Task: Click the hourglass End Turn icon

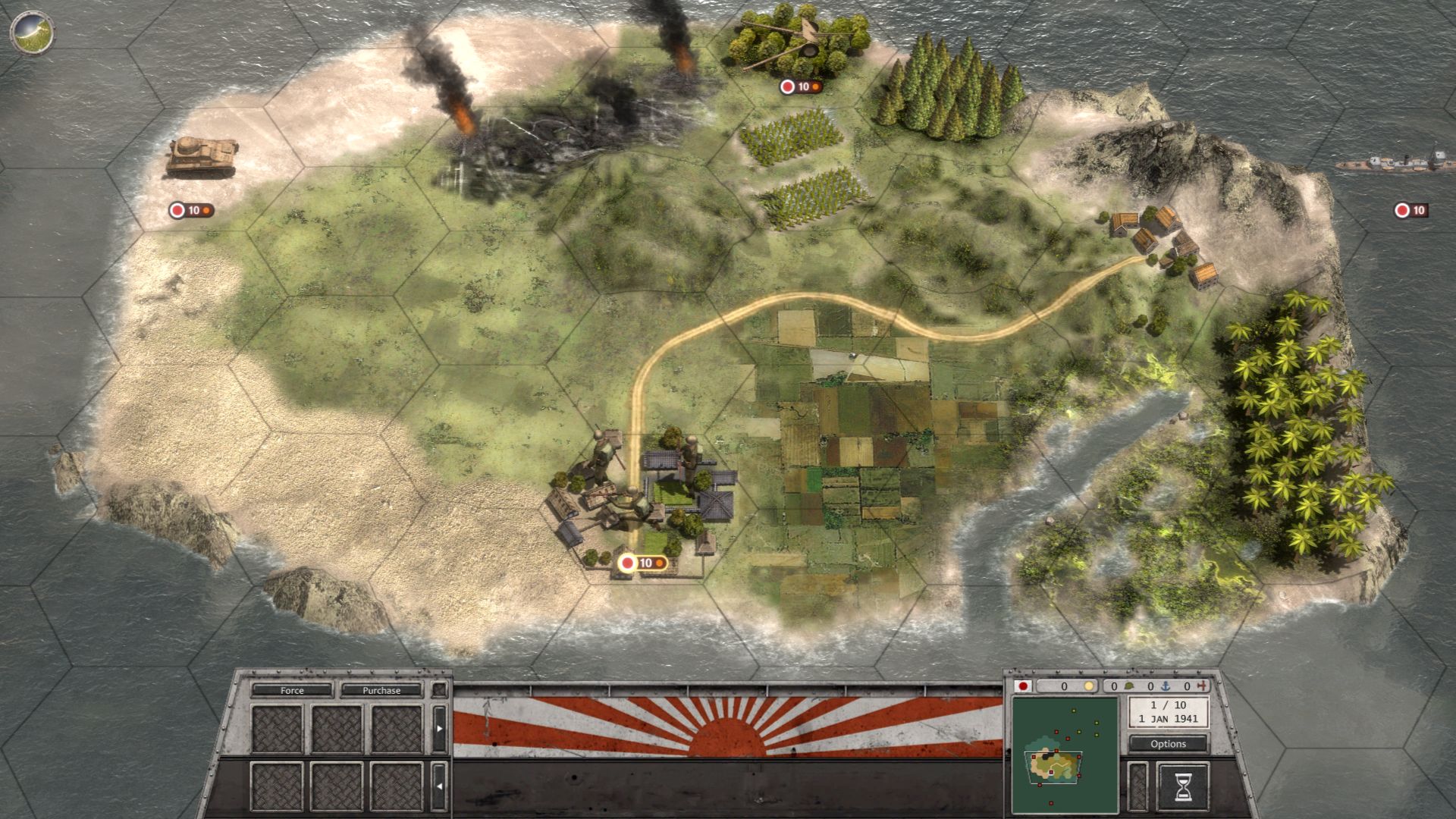Action: pos(1183,788)
